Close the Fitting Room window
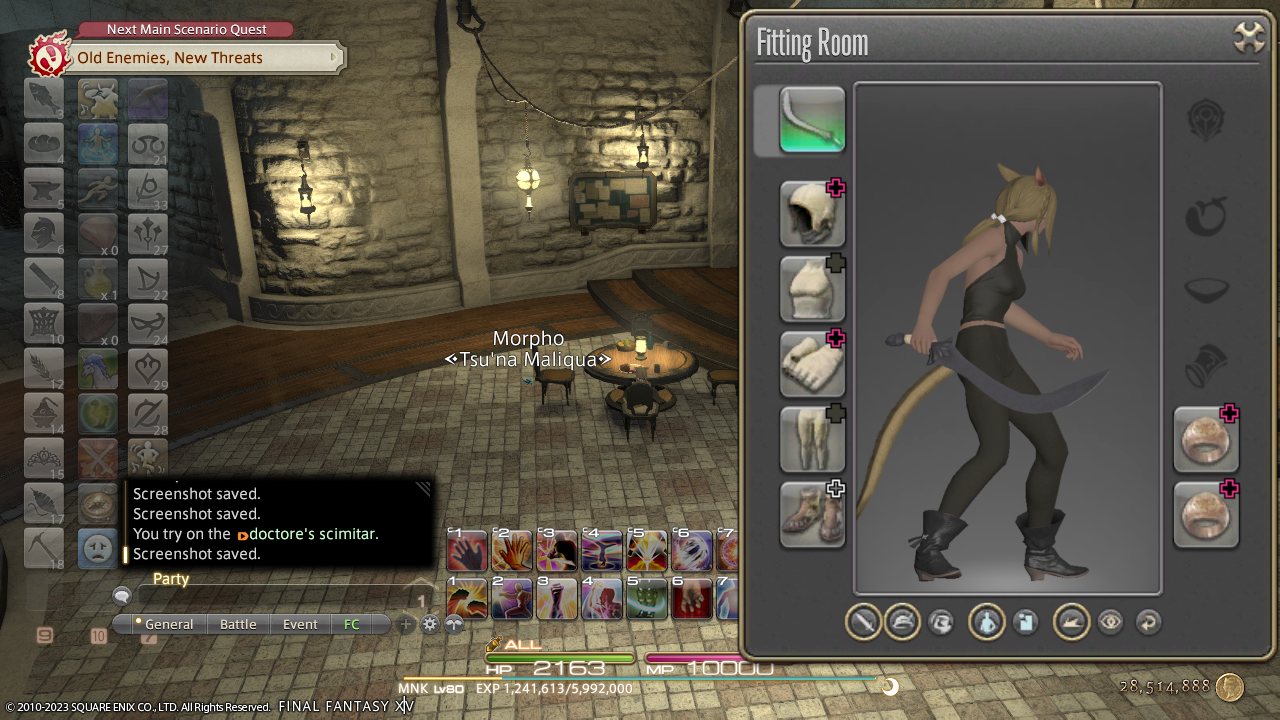The width and height of the screenshot is (1280, 720). pos(1249,38)
